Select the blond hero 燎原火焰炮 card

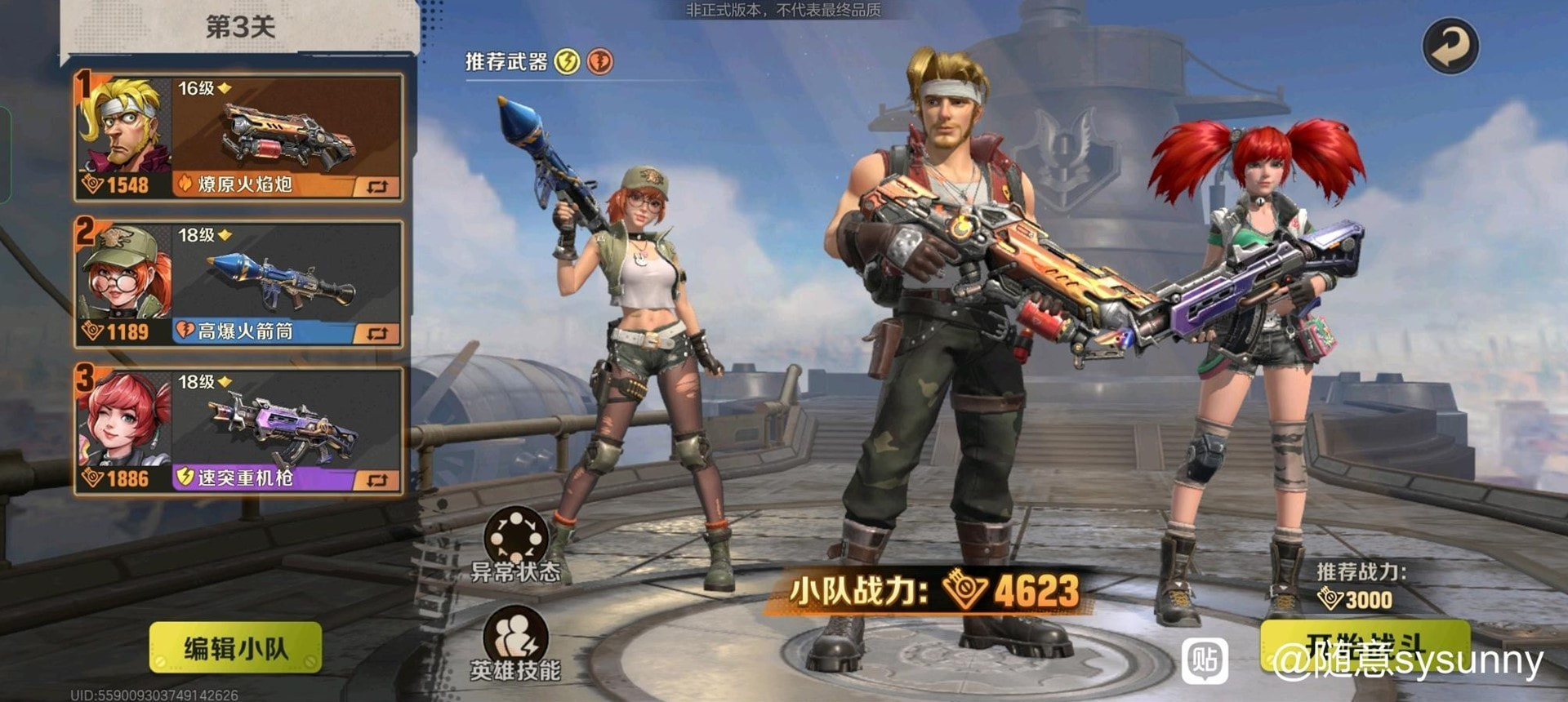[238, 136]
